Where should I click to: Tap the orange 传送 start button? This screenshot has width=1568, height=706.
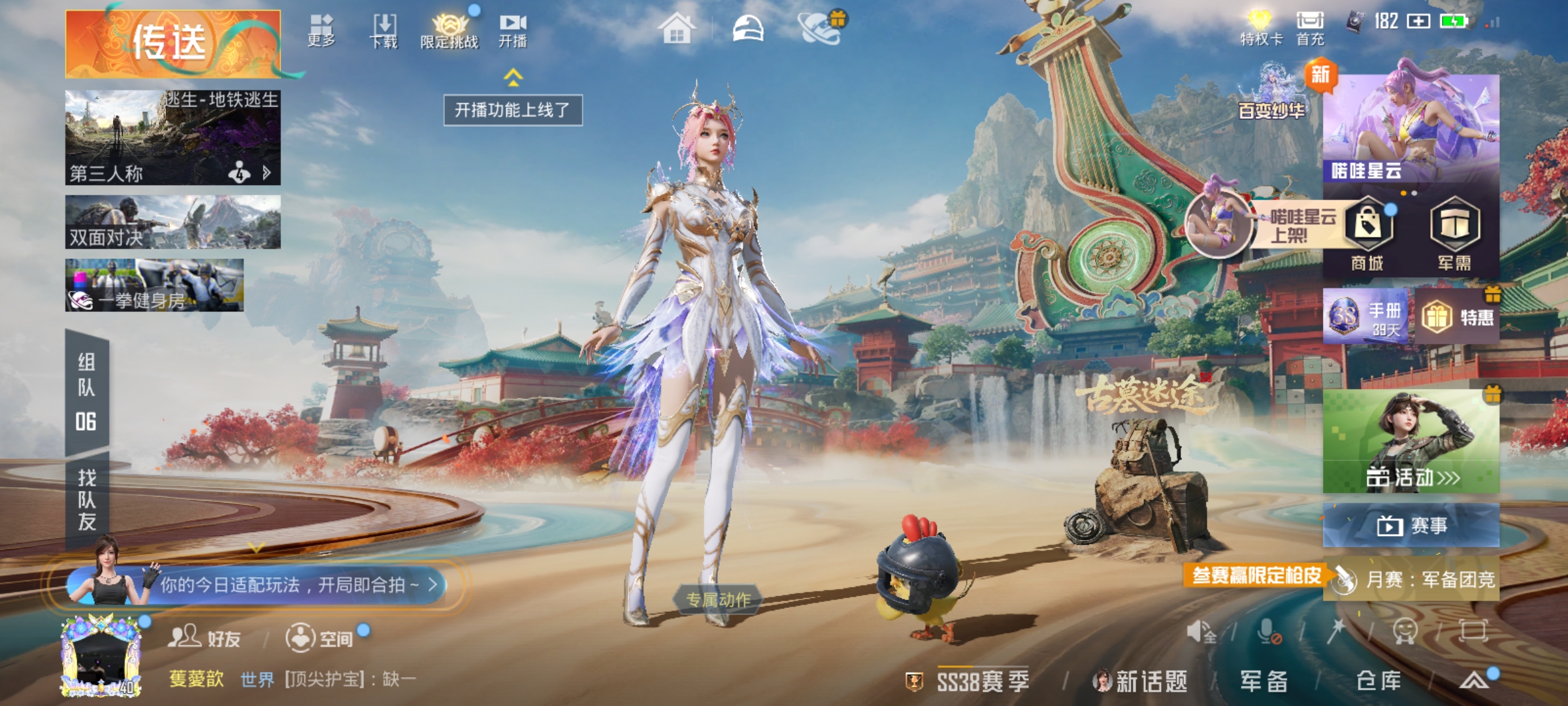click(x=172, y=44)
